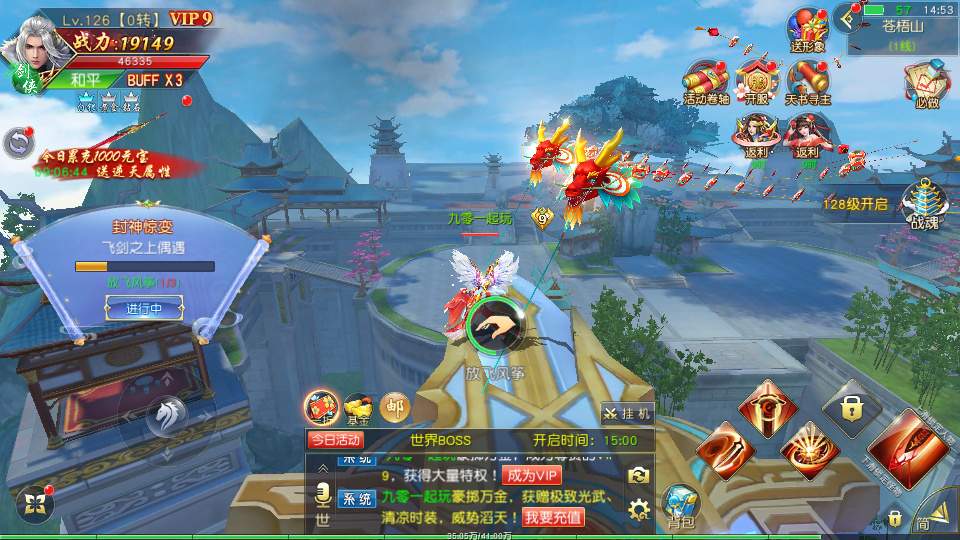Image resolution: width=960 pixels, height=540 pixels.
Task: Open the gear settings icon
Action: pyautogui.click(x=639, y=509)
